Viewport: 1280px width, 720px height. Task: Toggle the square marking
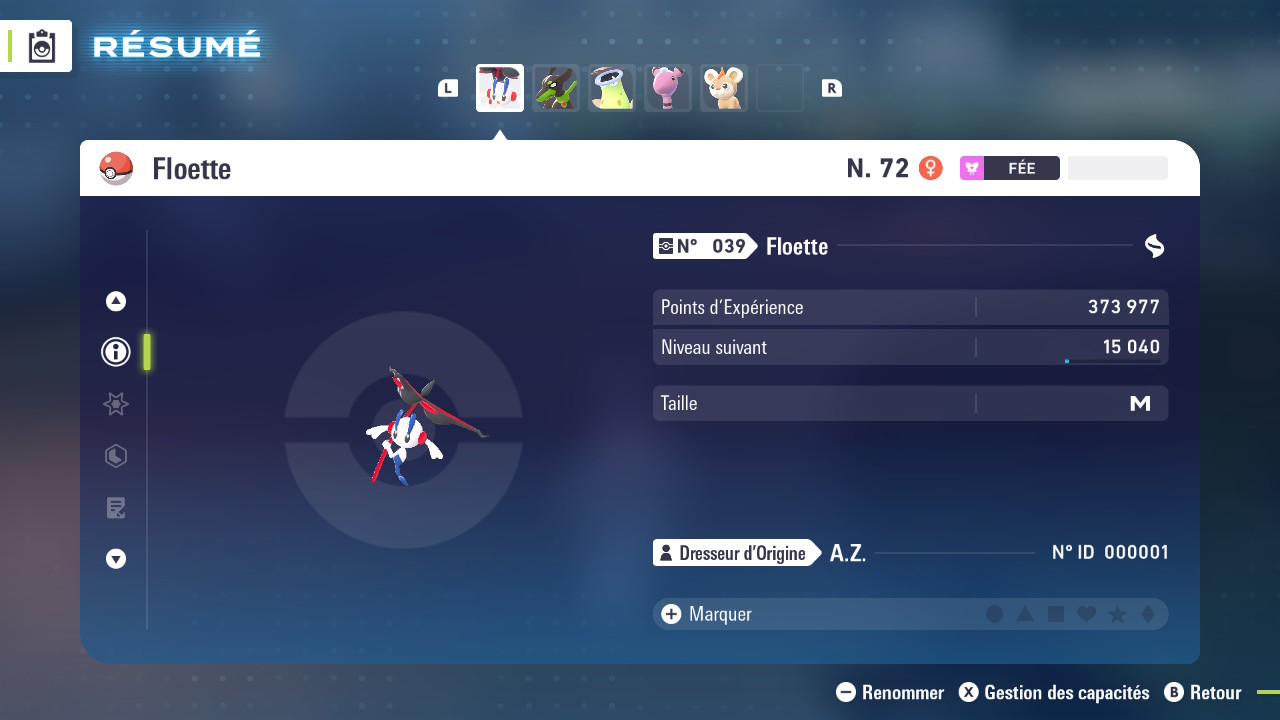pos(1056,614)
